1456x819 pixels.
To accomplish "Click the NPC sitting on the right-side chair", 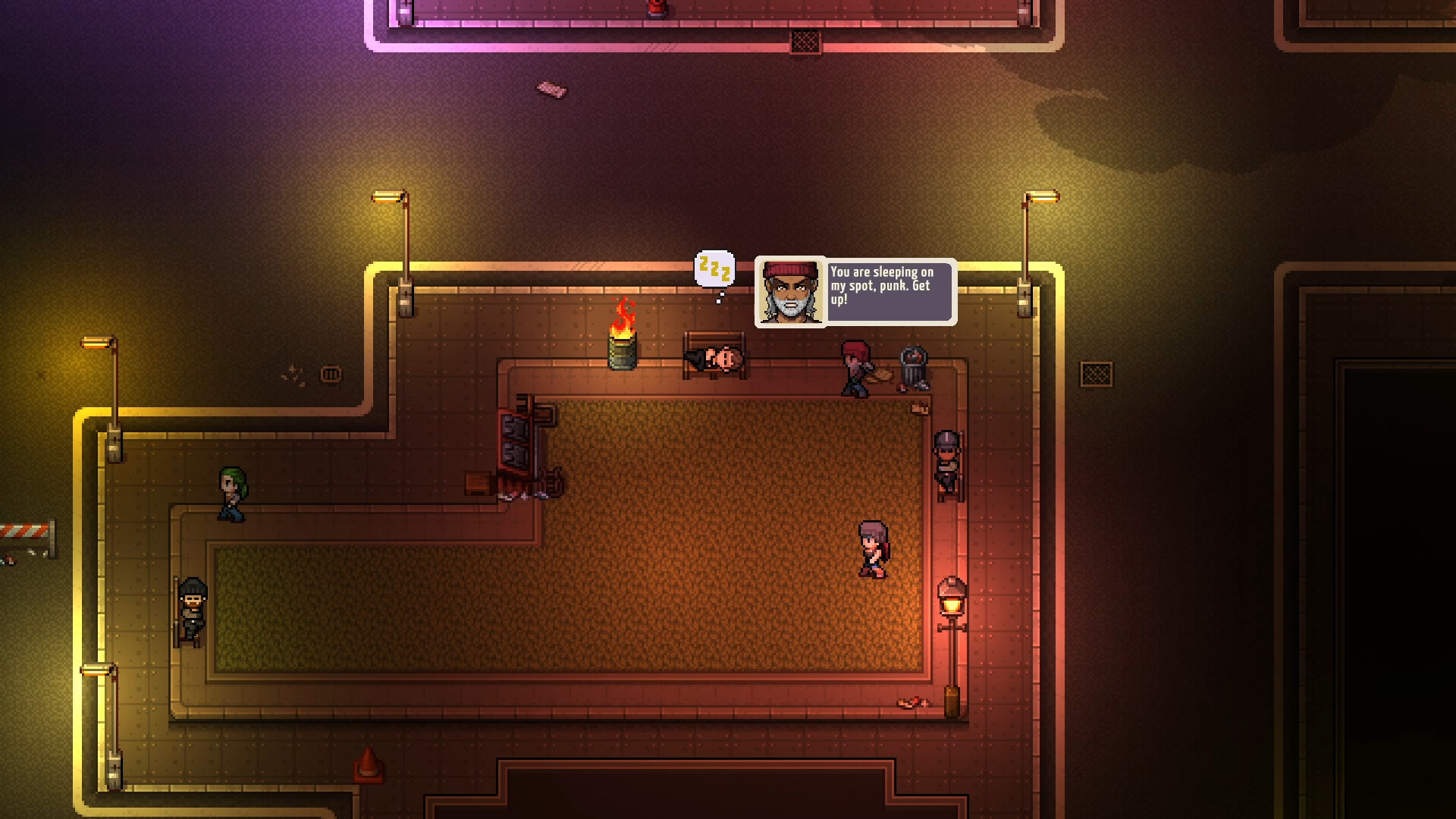I will click(x=946, y=463).
